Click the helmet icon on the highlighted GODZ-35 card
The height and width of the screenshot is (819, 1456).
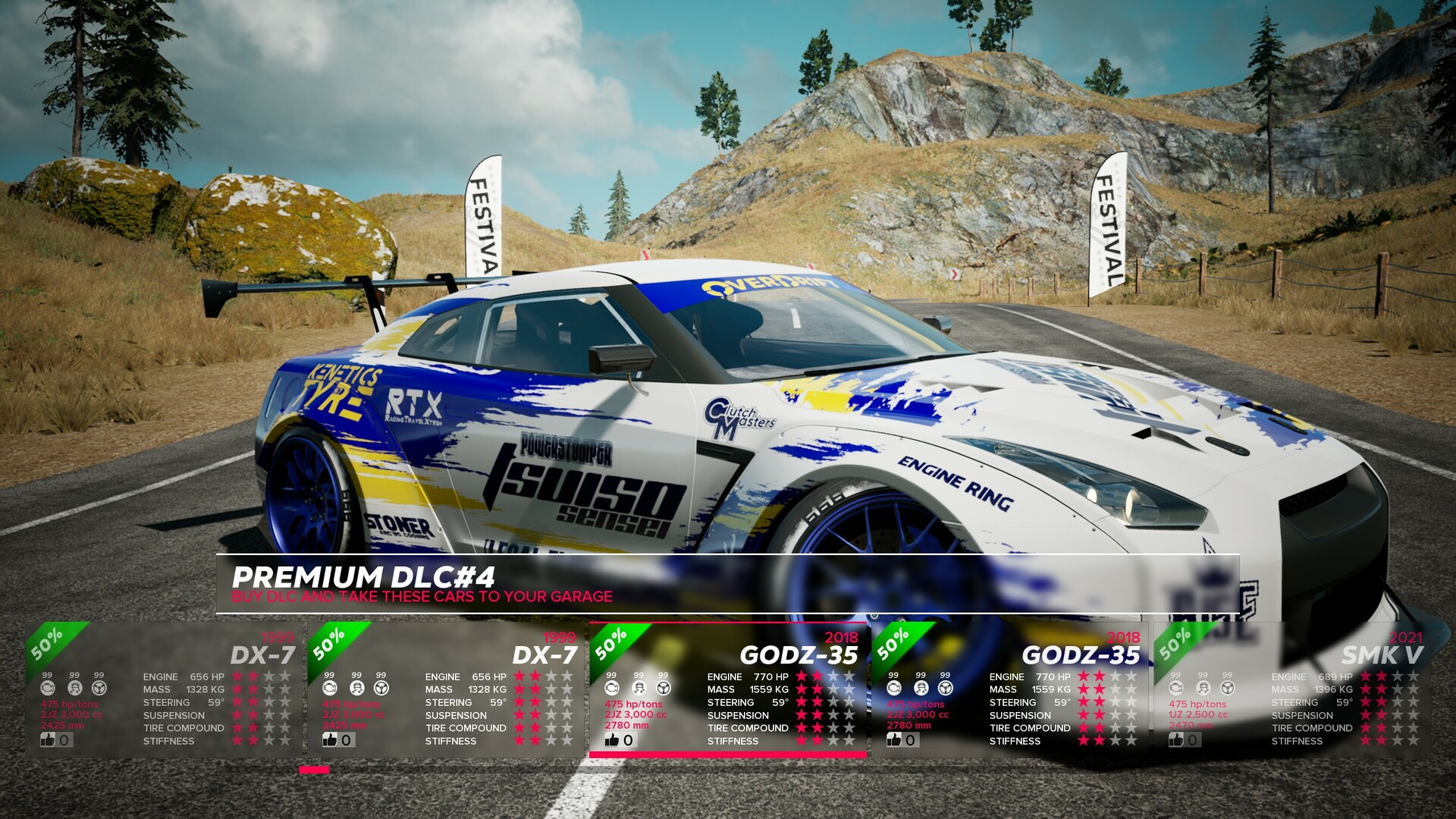(x=637, y=688)
